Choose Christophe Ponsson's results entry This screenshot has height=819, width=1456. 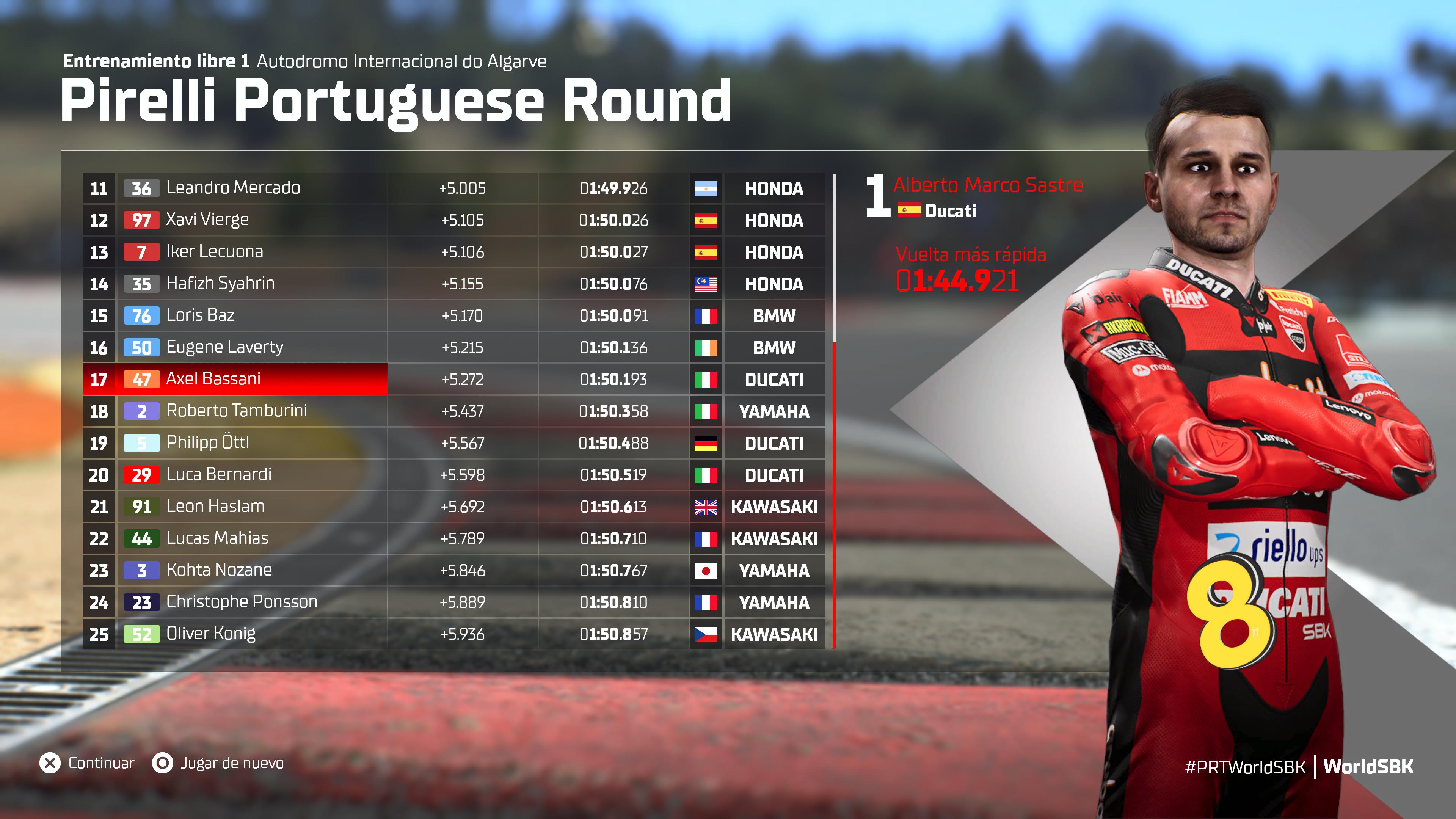[x=242, y=602]
